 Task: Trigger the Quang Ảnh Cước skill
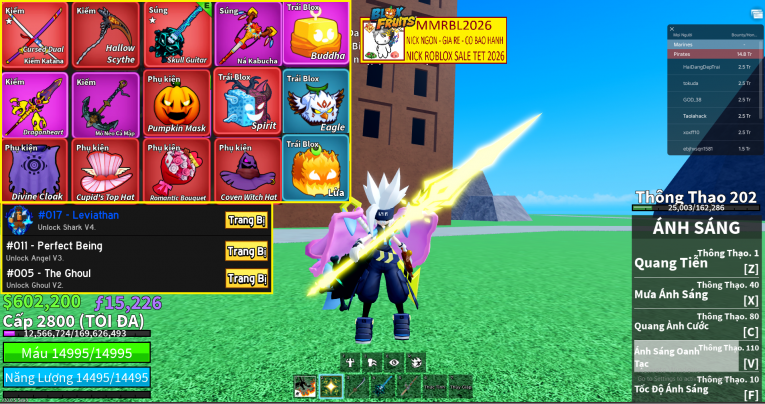696,327
